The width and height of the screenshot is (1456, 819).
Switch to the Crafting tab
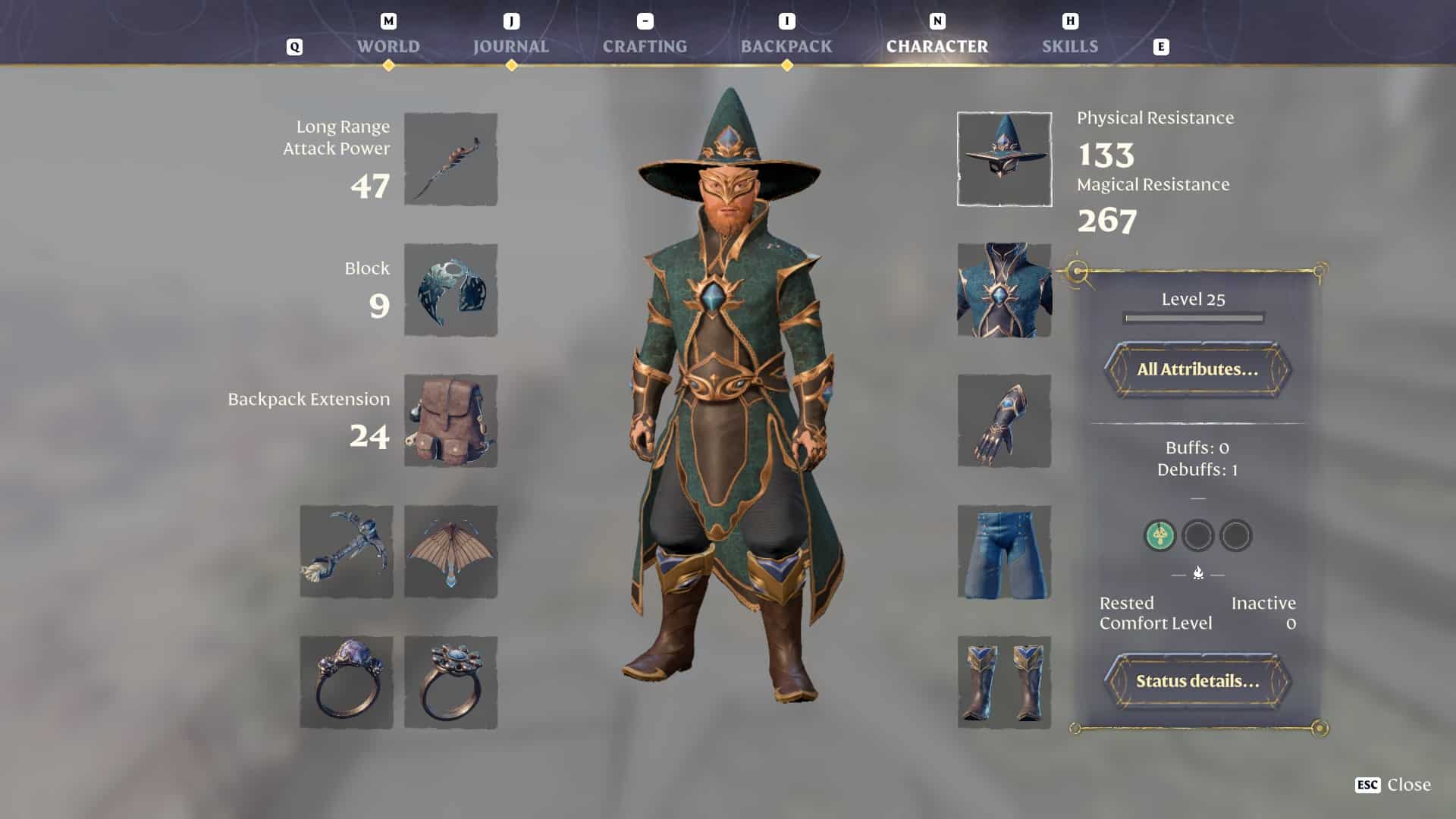click(x=645, y=46)
